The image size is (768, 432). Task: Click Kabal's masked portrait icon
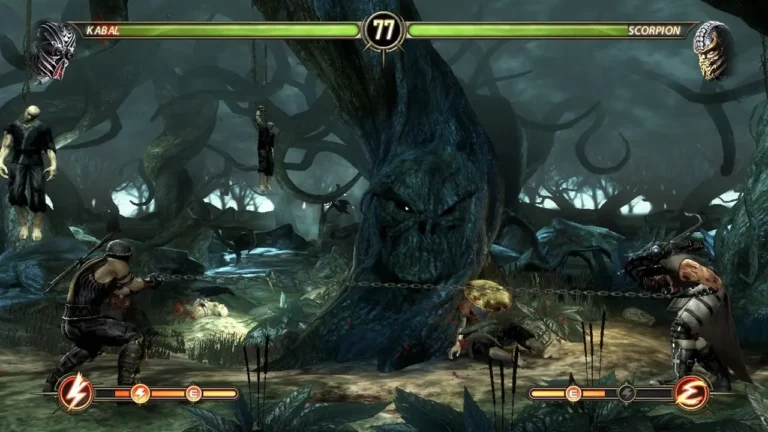52,49
